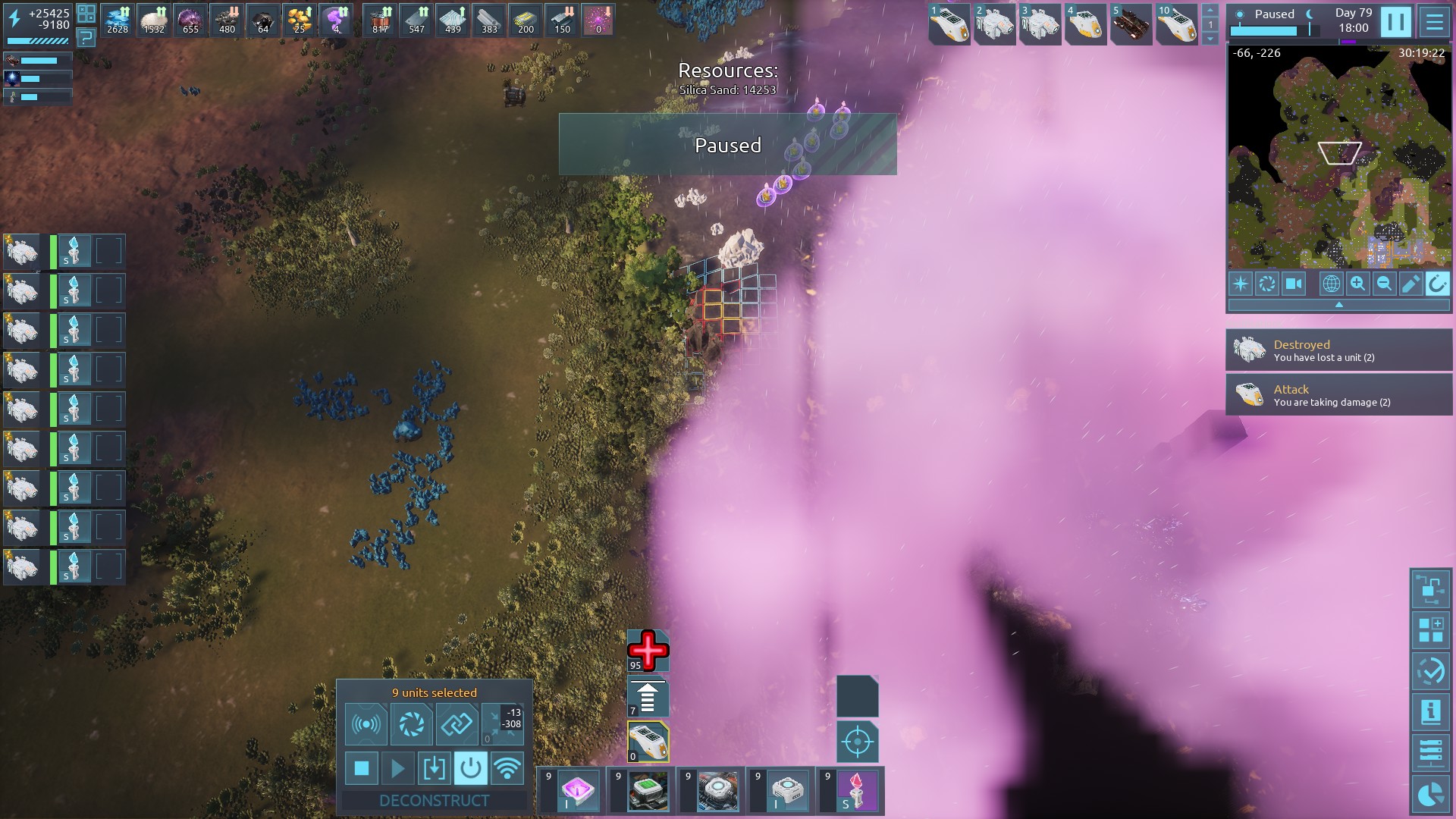Select control group 5 dark vehicle
Screen dimensions: 1456x819
click(1131, 25)
